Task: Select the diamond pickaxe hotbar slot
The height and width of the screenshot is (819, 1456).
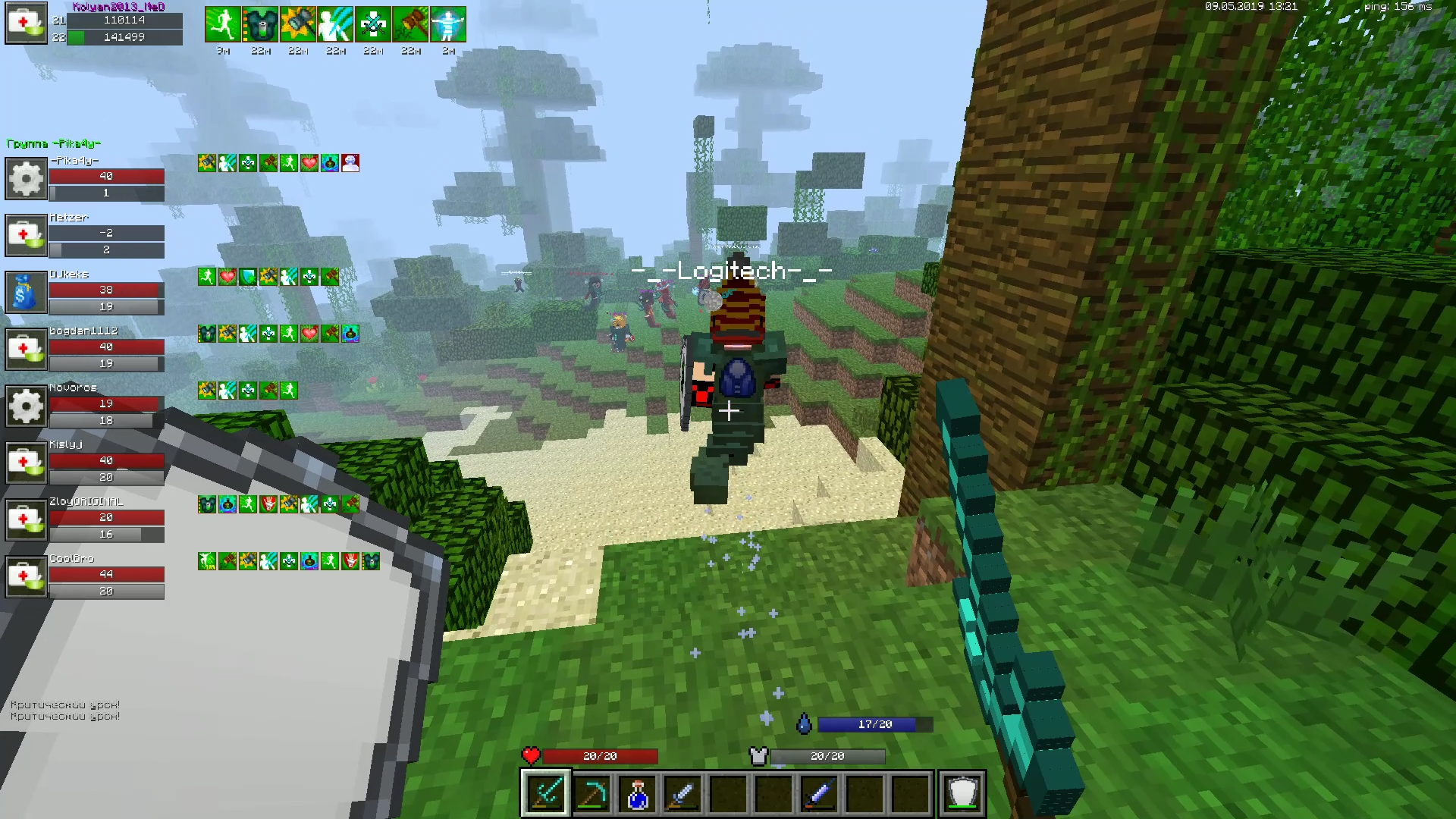Action: pyautogui.click(x=591, y=793)
